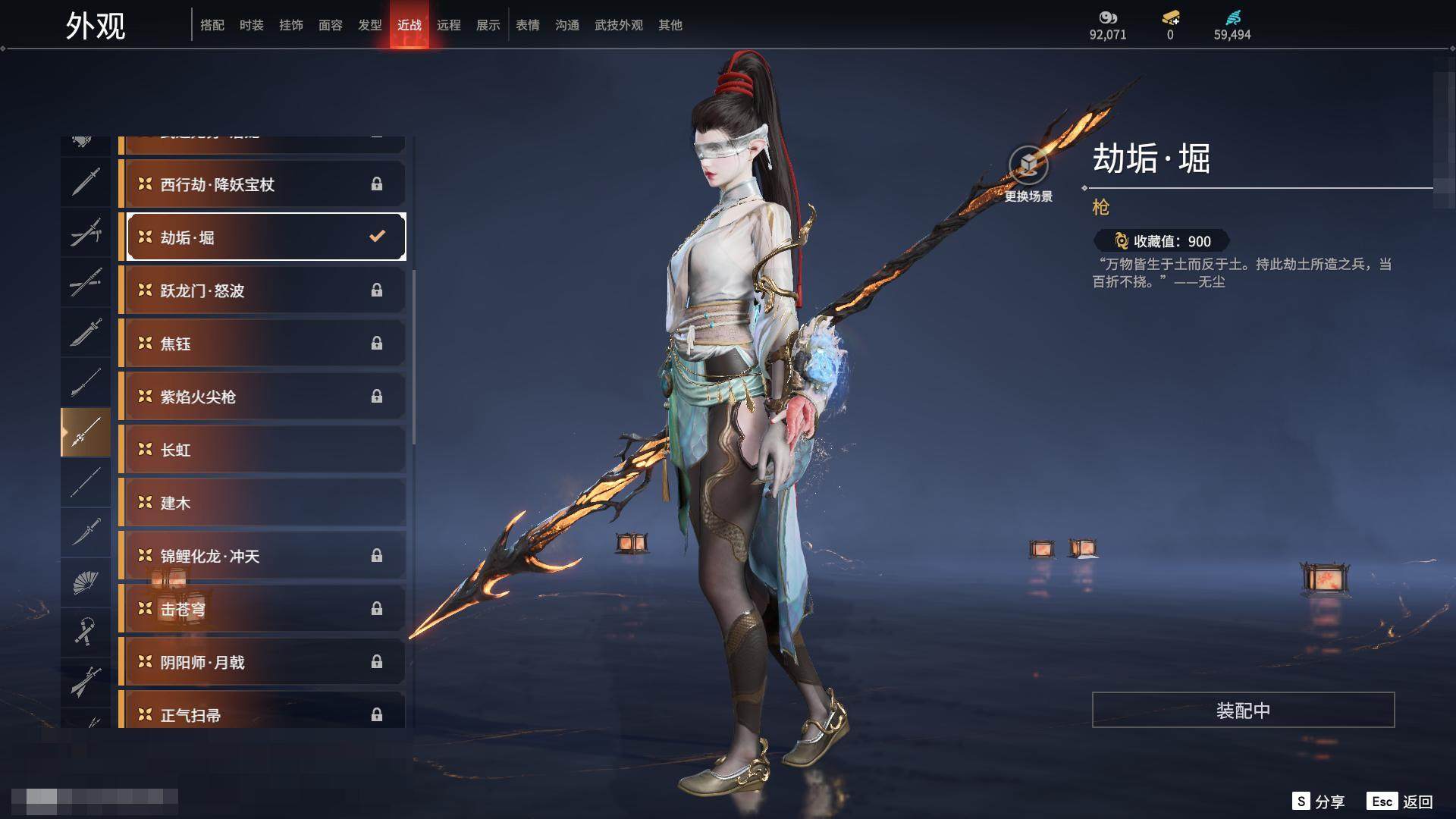Open the 武技外观 tab
The height and width of the screenshot is (819, 1456).
coord(618,25)
